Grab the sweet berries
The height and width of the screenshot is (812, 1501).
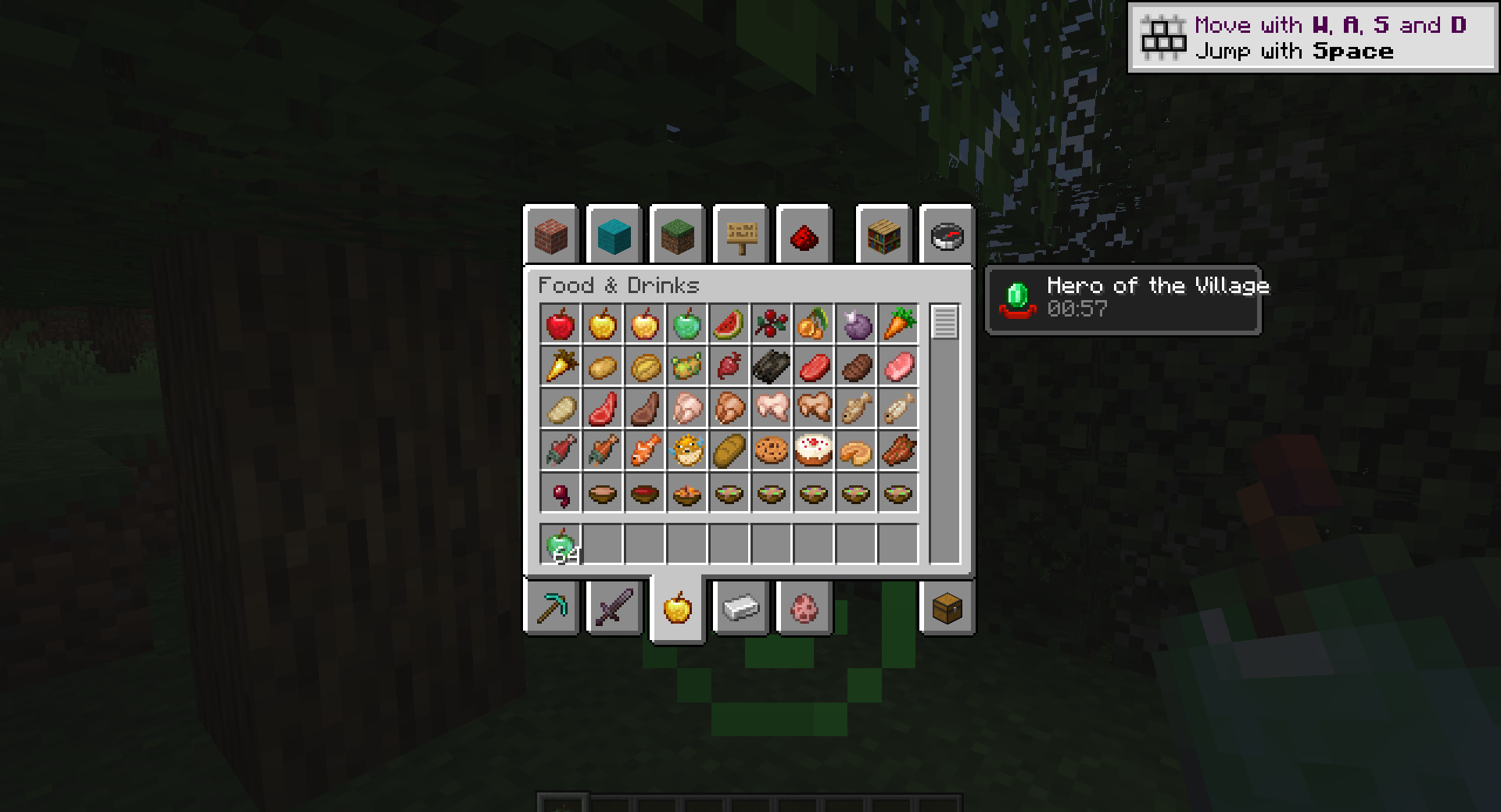click(771, 325)
